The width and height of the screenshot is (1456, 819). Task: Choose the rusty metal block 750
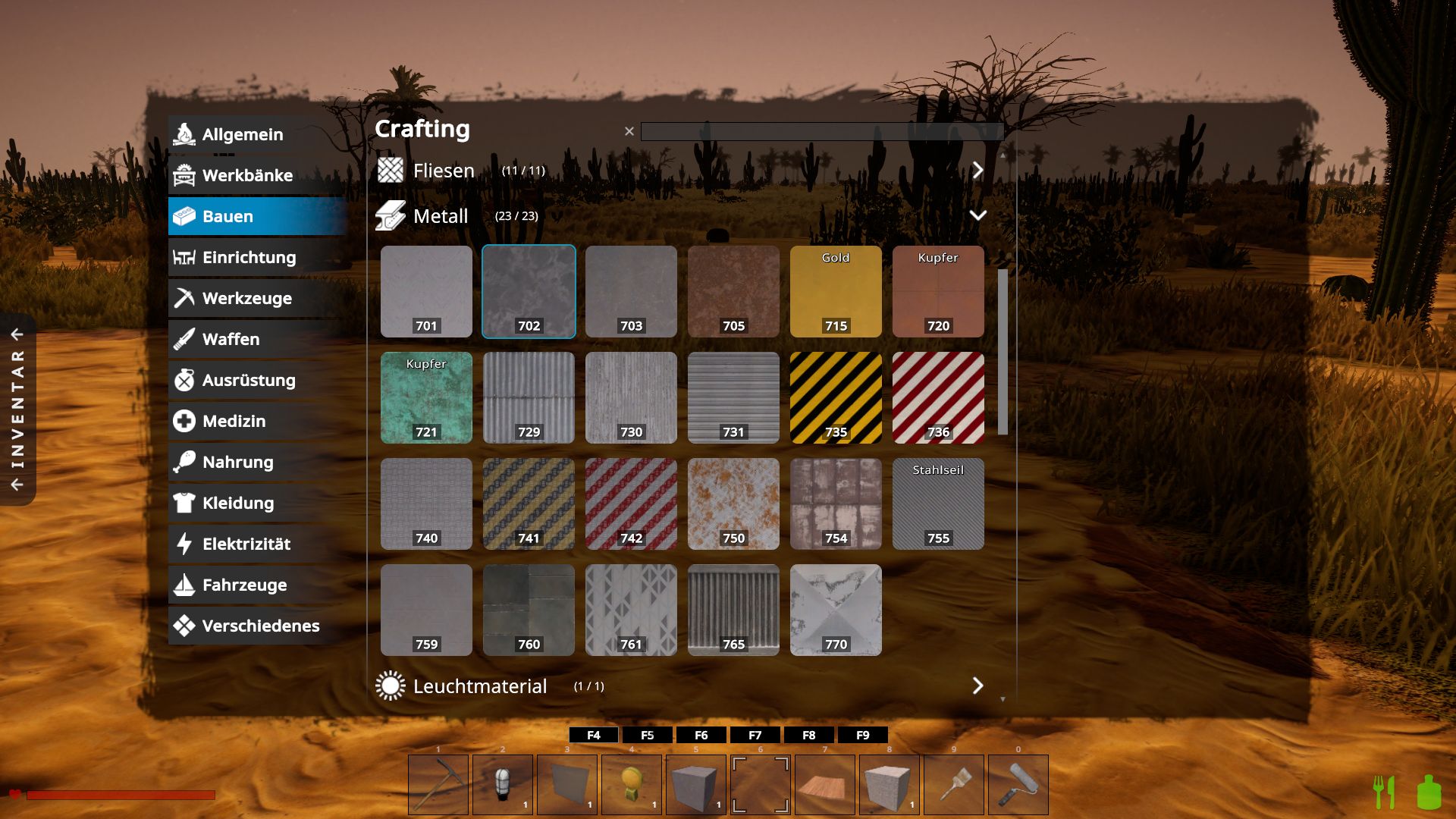click(733, 504)
